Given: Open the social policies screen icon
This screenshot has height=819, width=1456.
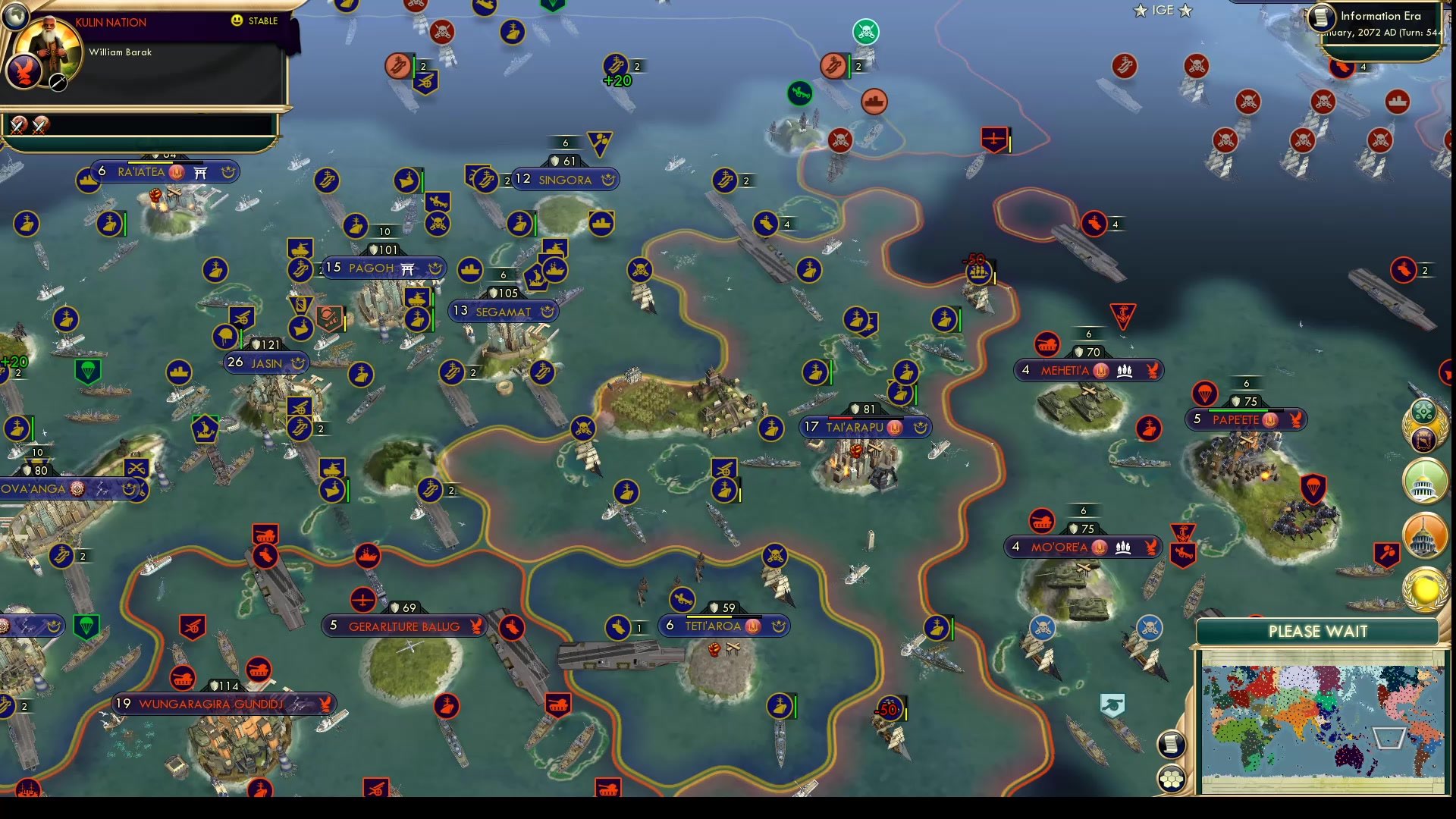Looking at the screenshot, I should [x=1424, y=409].
